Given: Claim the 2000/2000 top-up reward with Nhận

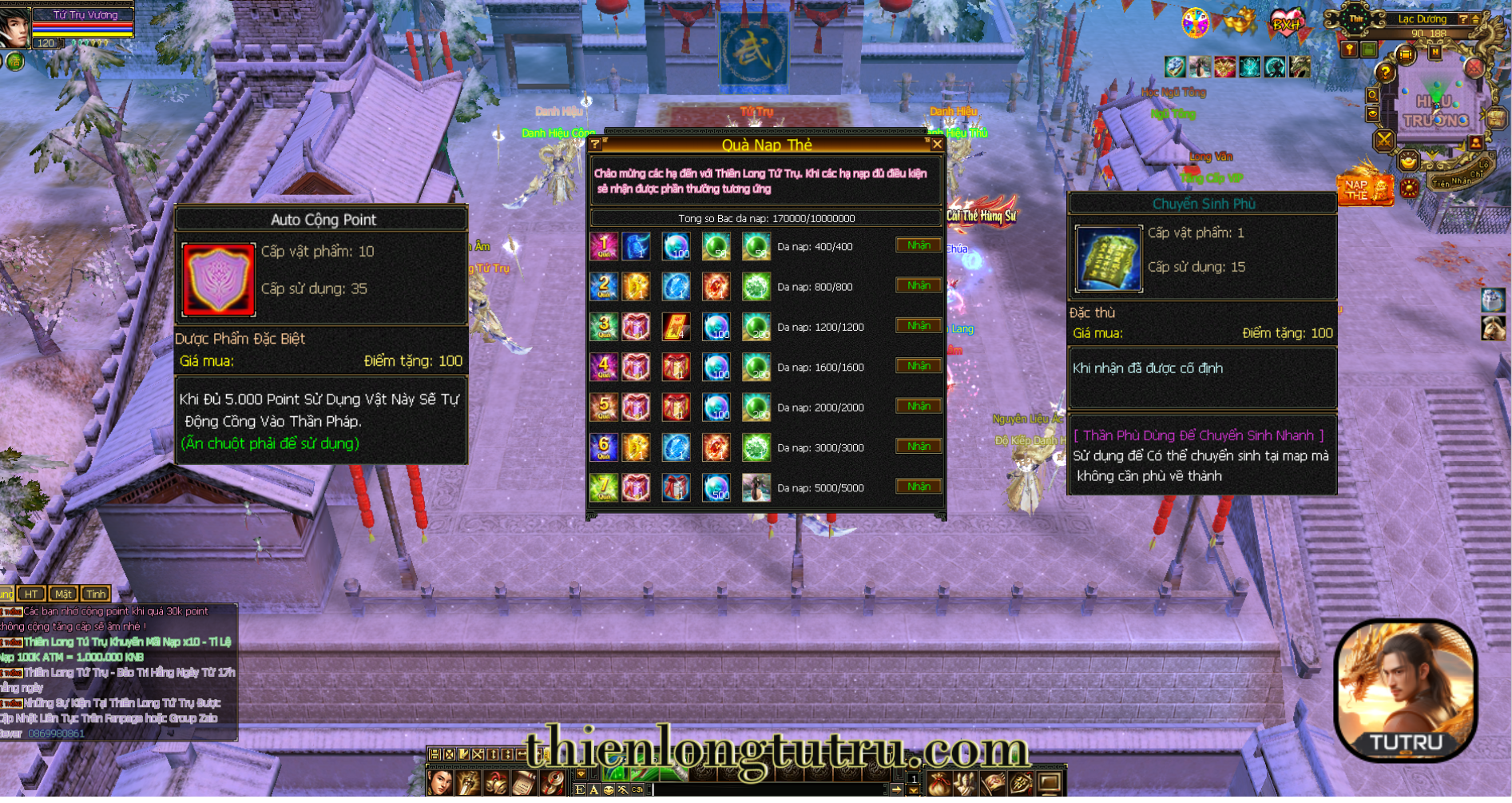Looking at the screenshot, I should 918,406.
